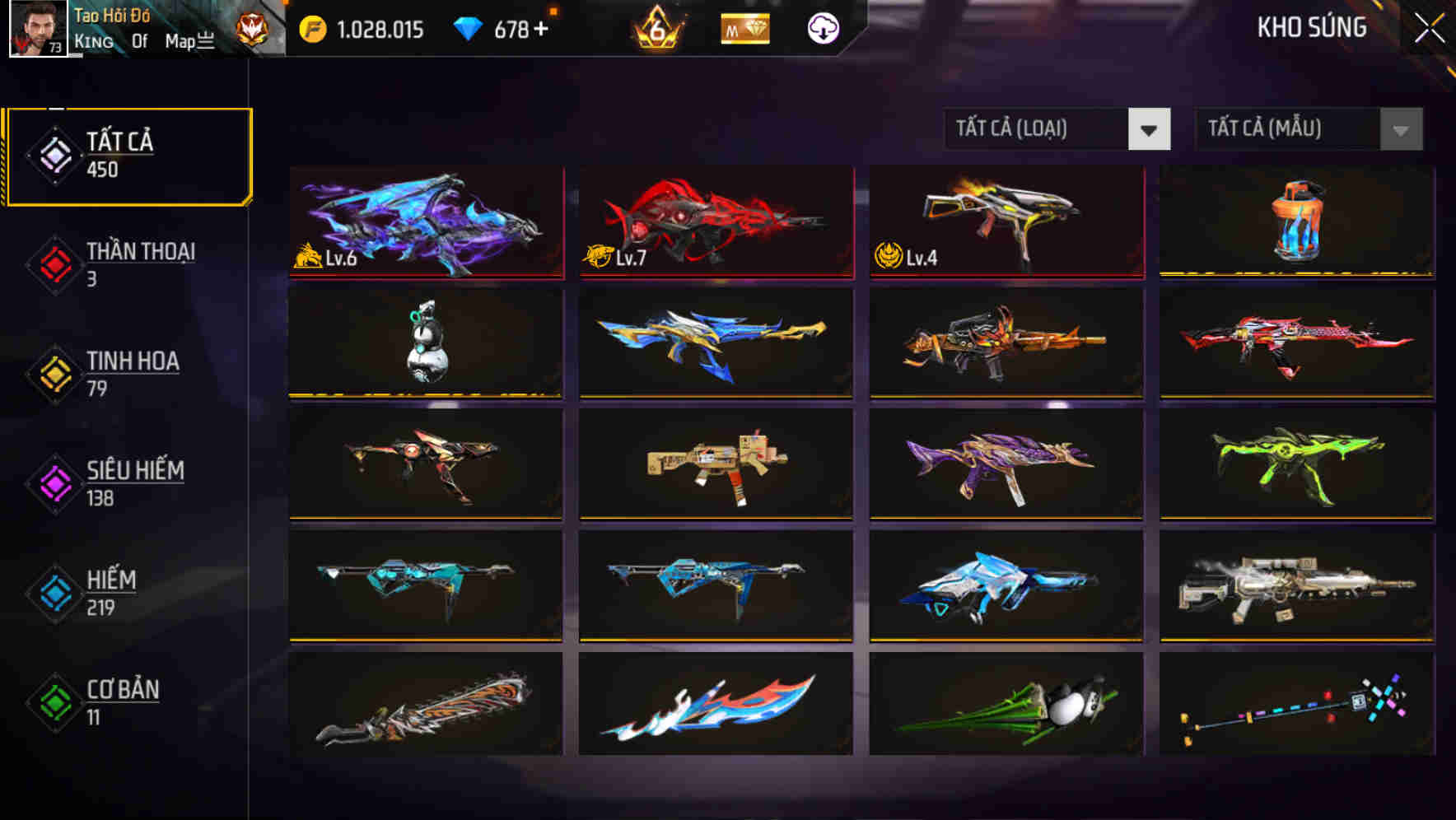Select the Lv.7 red shark weapon skin
The height and width of the screenshot is (820, 1456).
715,222
